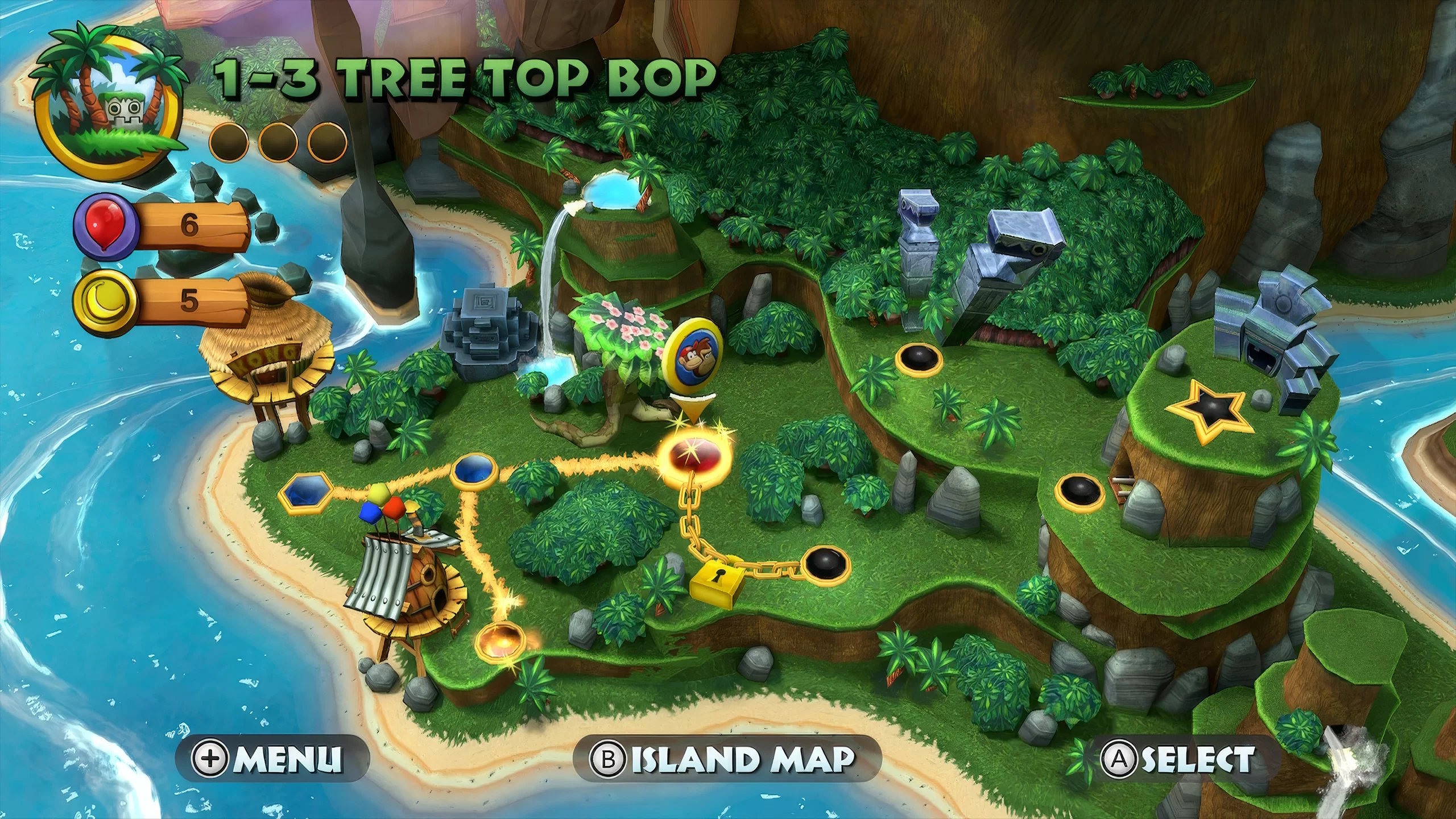Image resolution: width=1456 pixels, height=819 pixels.
Task: Pick the black node left of the star cliff
Action: coord(1079,490)
